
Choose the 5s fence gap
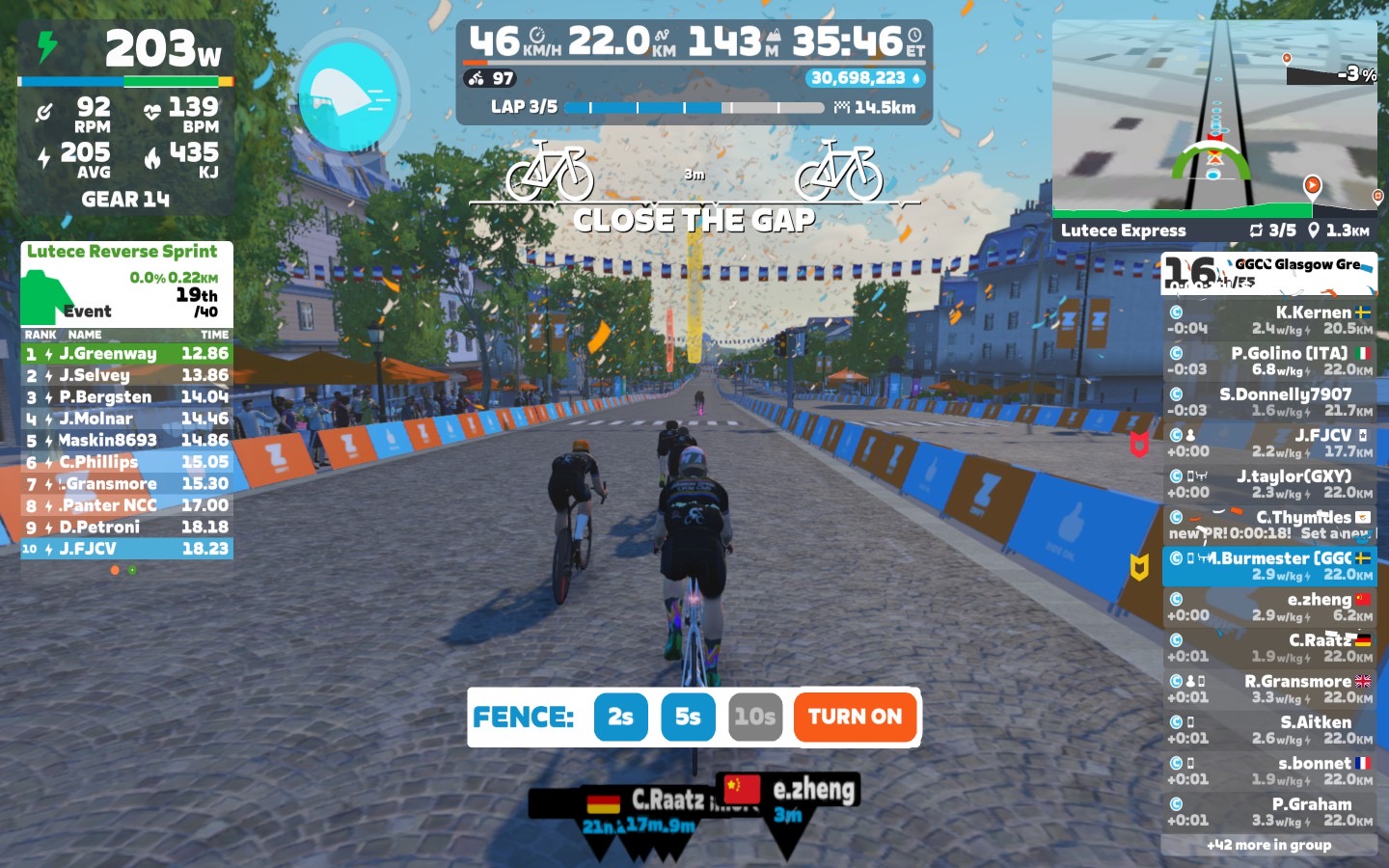click(688, 717)
